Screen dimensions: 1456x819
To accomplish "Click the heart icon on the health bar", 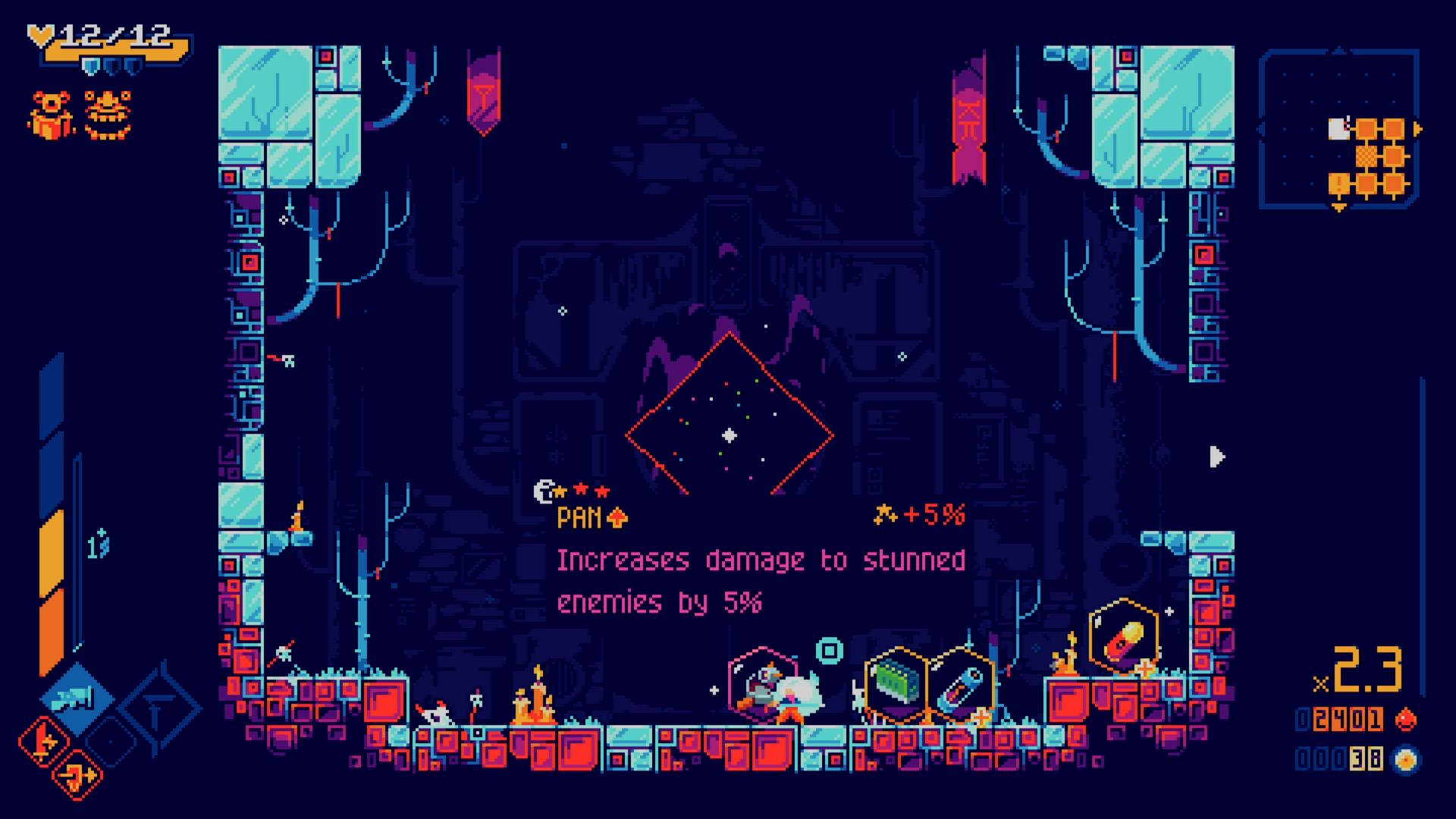I will tap(40, 36).
